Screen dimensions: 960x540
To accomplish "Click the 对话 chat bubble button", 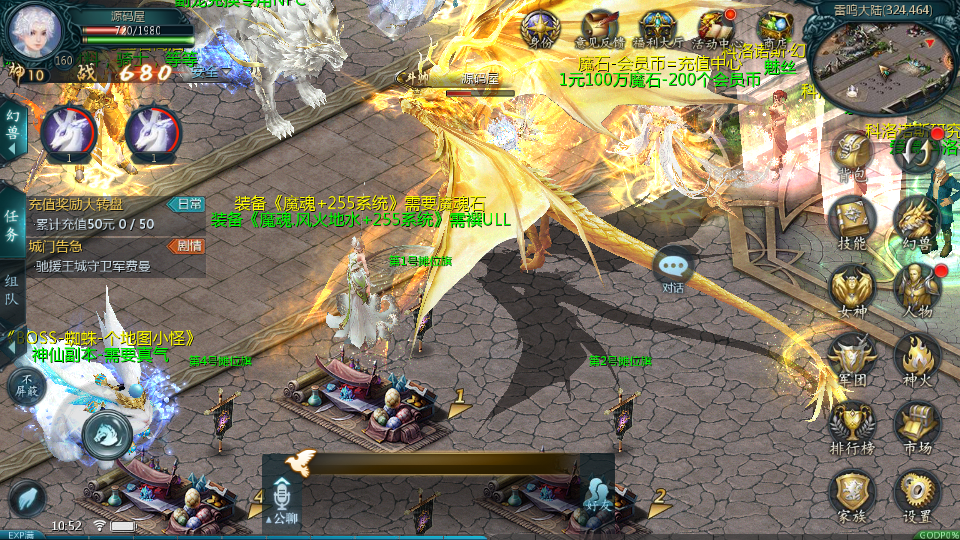I will point(674,268).
